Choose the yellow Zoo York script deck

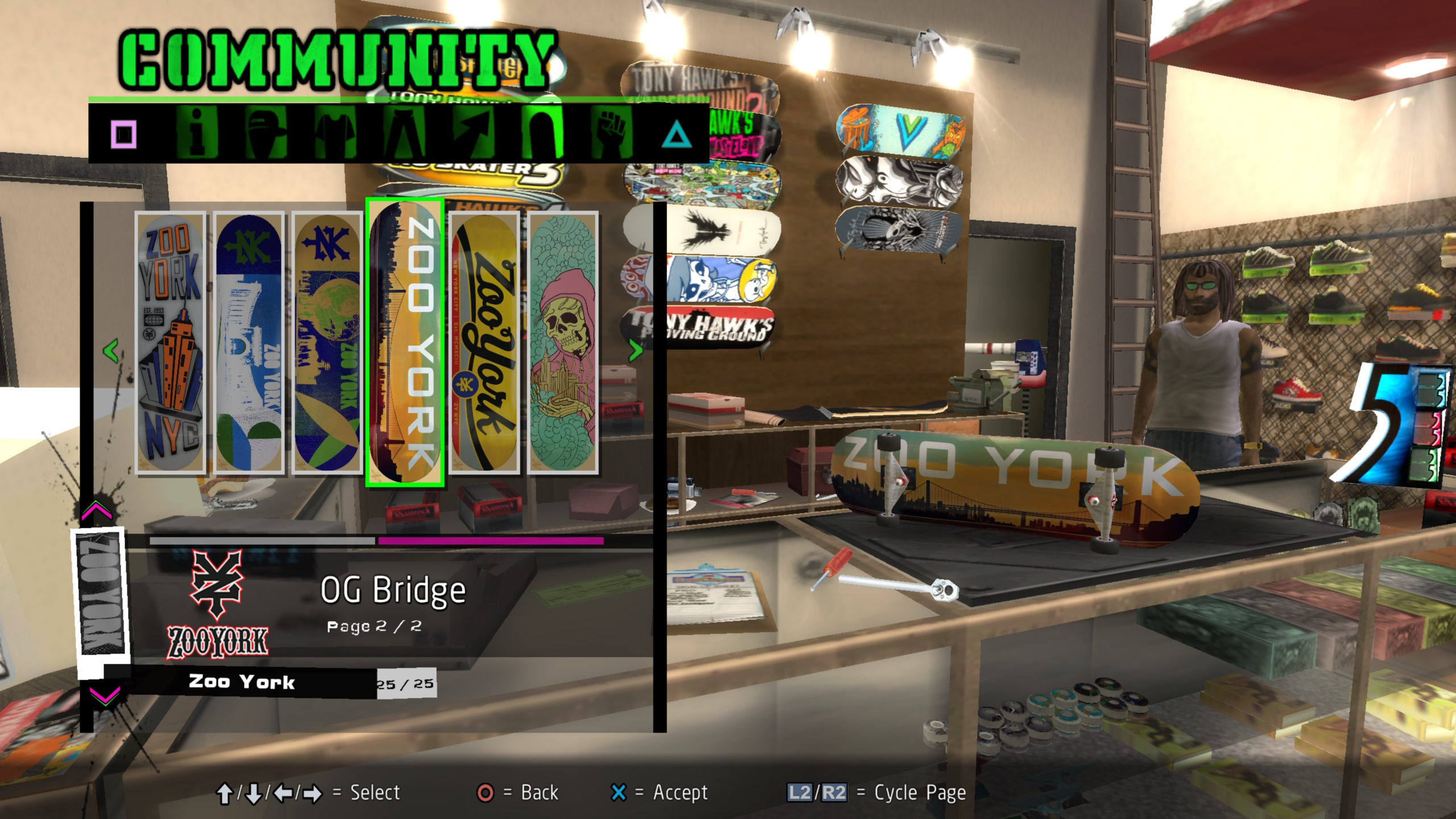[484, 343]
